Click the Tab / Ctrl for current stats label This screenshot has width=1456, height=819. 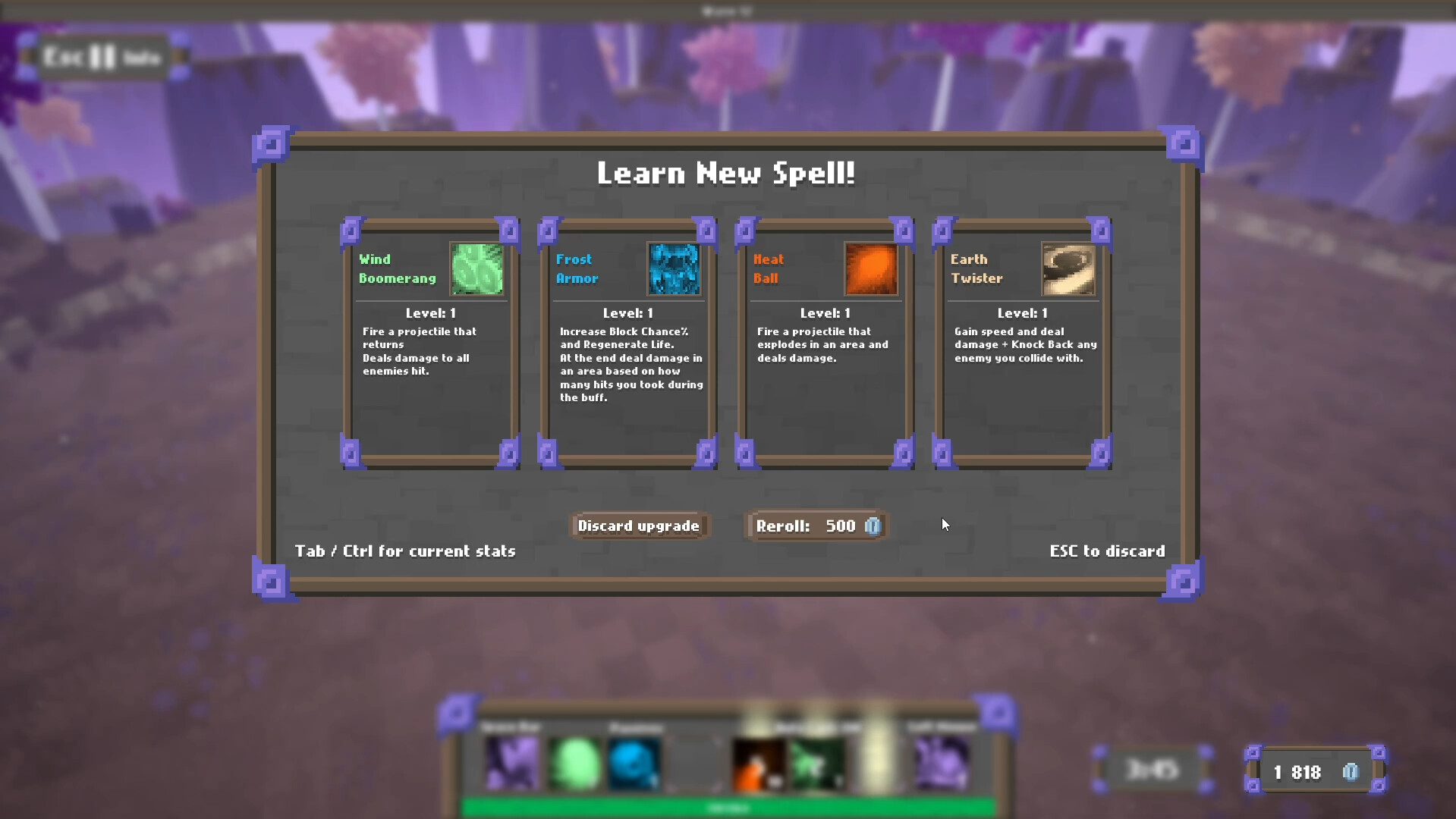click(405, 551)
